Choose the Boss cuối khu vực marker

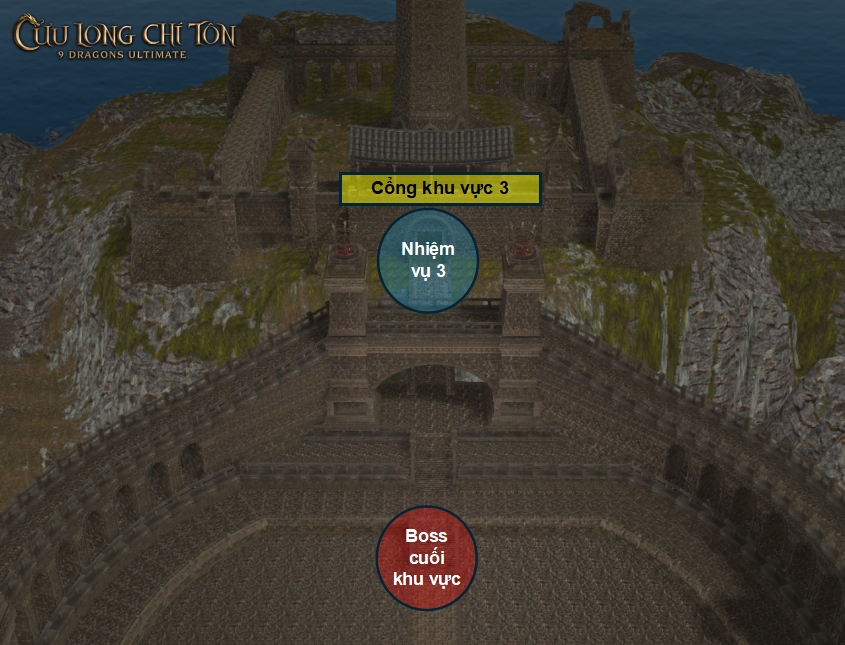coord(427,558)
